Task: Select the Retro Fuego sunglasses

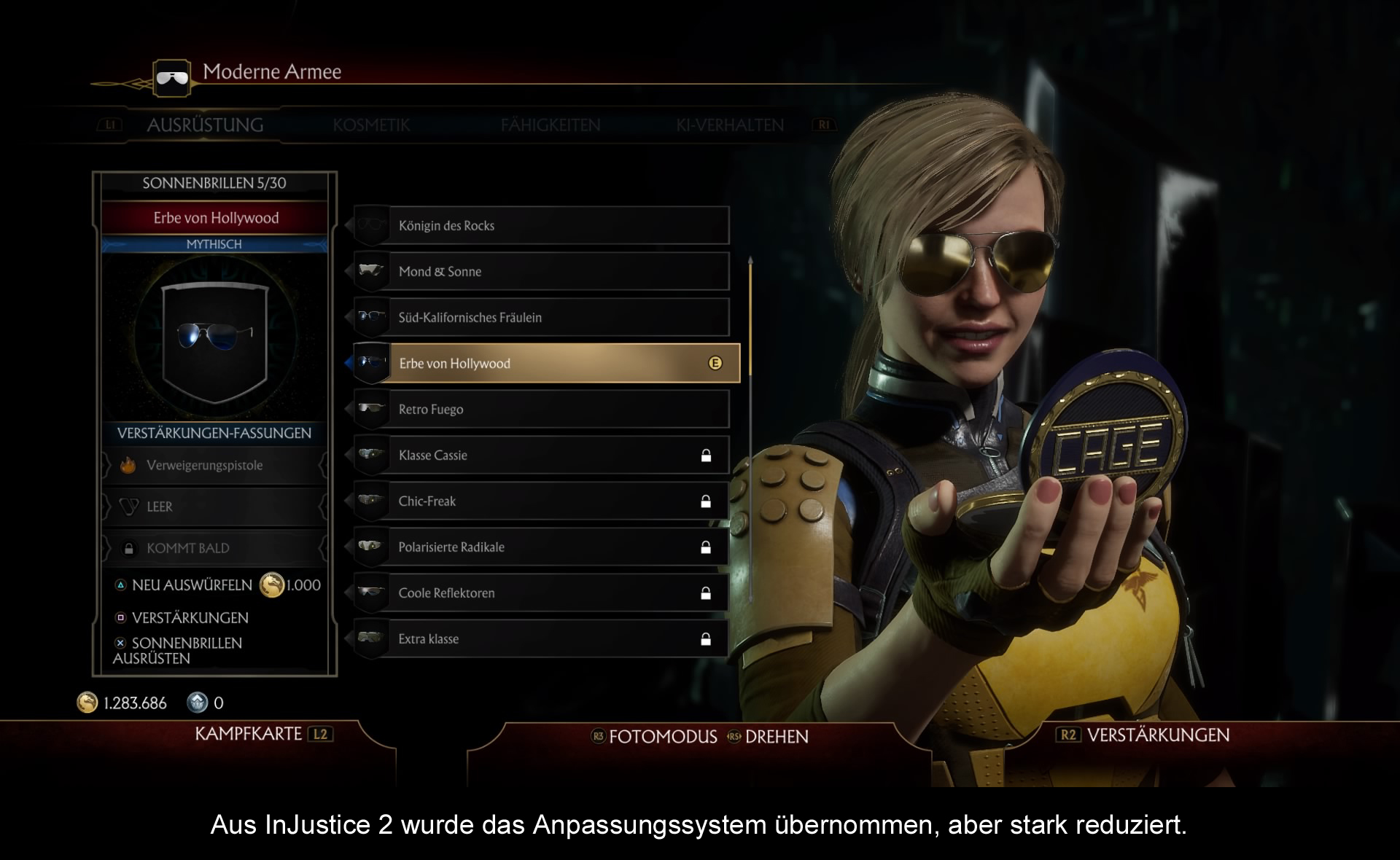Action: (541, 410)
